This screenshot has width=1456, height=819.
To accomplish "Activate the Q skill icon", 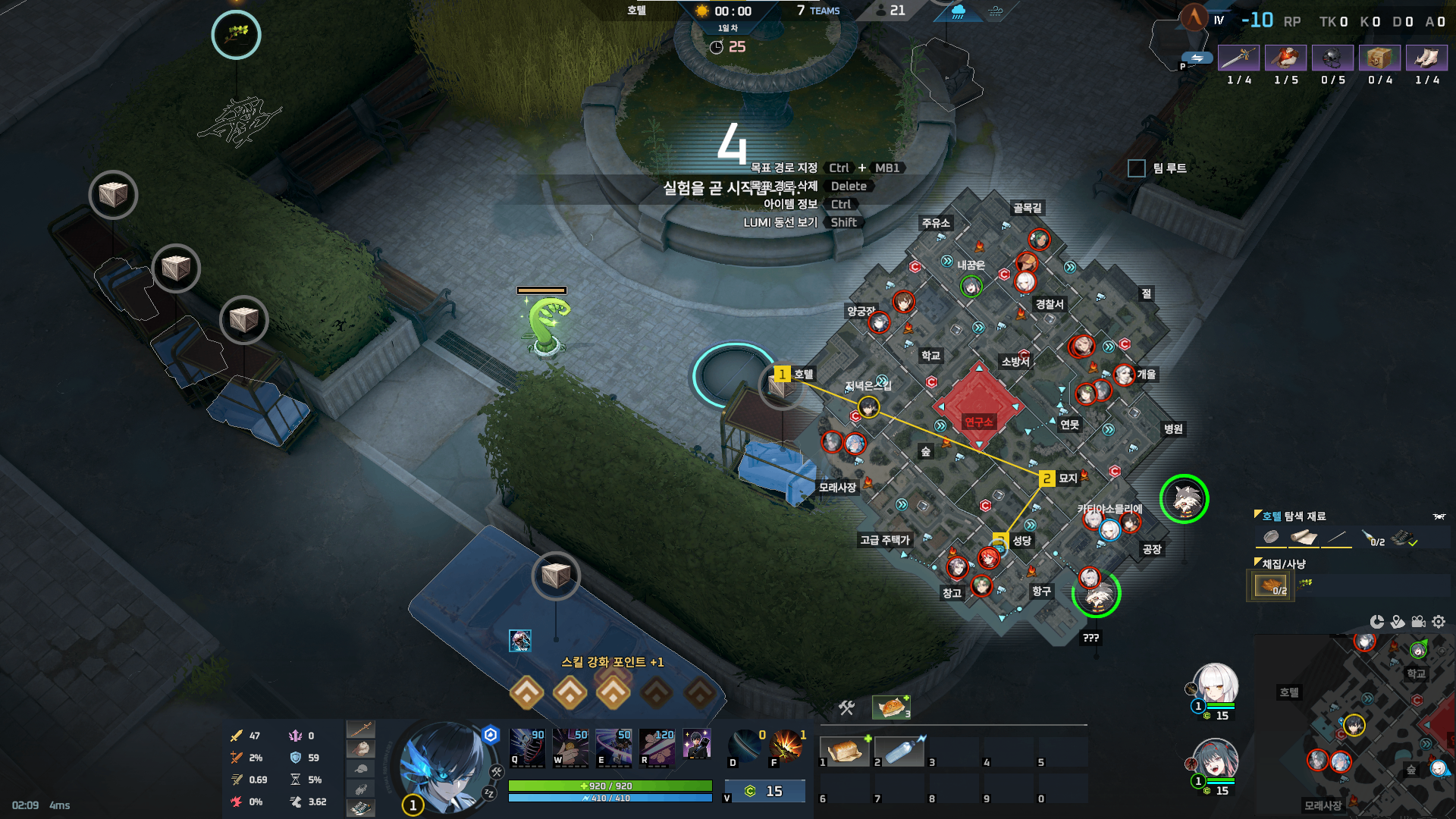I will click(527, 746).
